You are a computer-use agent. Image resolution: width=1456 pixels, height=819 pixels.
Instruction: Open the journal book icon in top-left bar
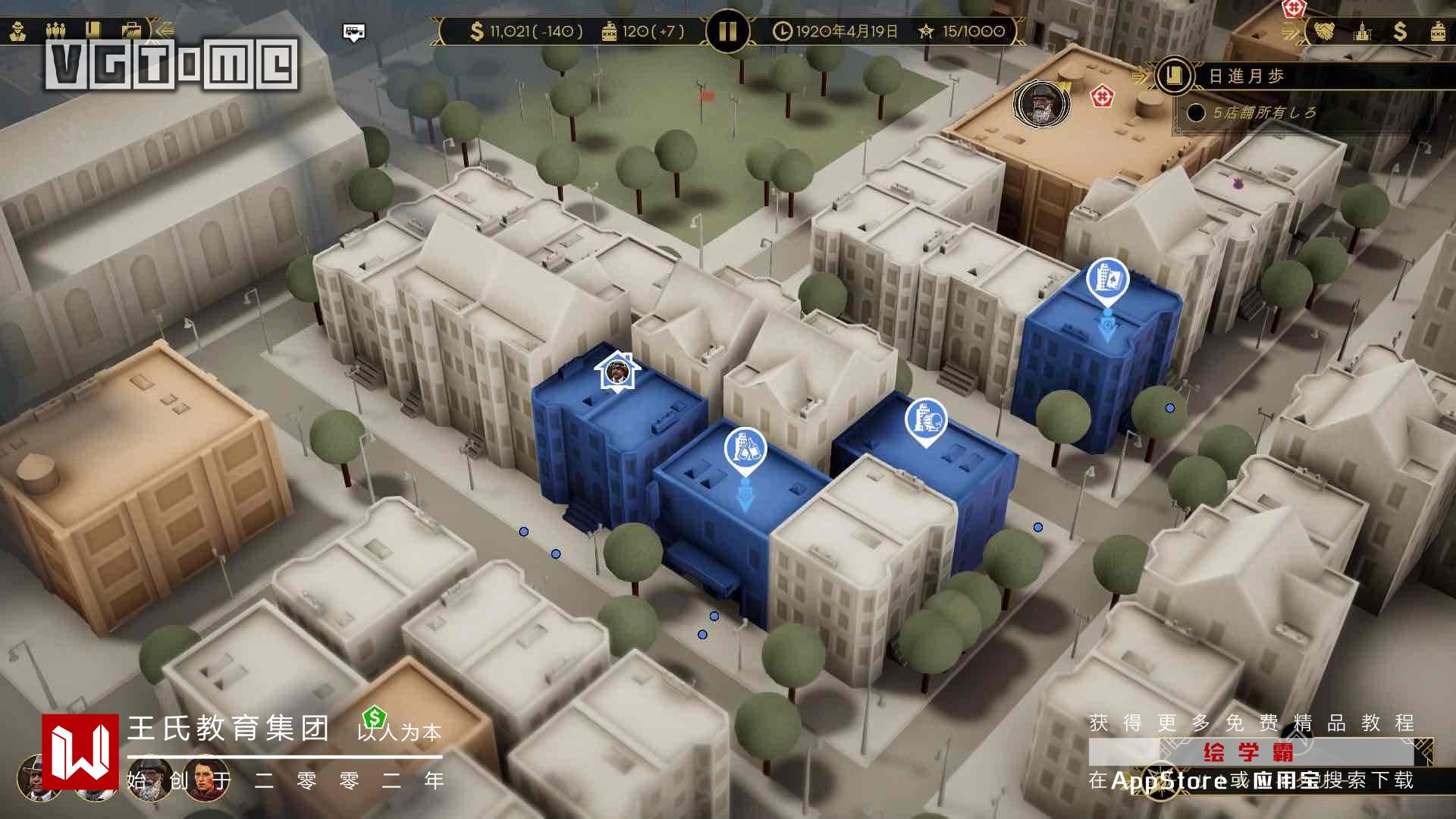coord(93,31)
